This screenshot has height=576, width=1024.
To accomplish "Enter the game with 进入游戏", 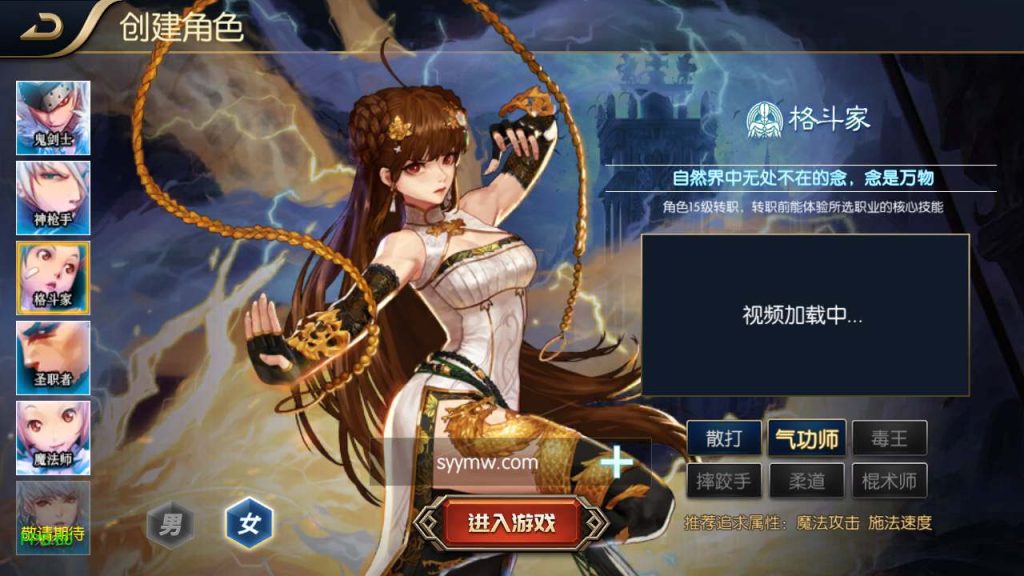I will coord(511,522).
